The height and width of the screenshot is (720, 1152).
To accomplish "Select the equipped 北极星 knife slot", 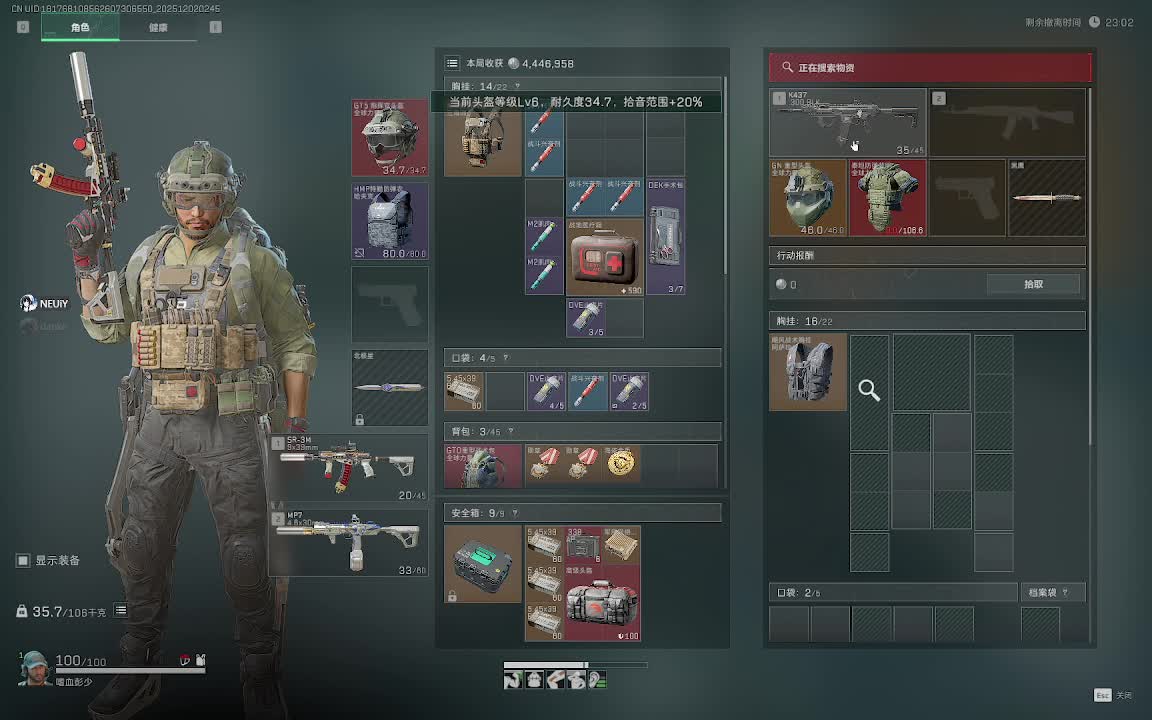I will pyautogui.click(x=390, y=387).
